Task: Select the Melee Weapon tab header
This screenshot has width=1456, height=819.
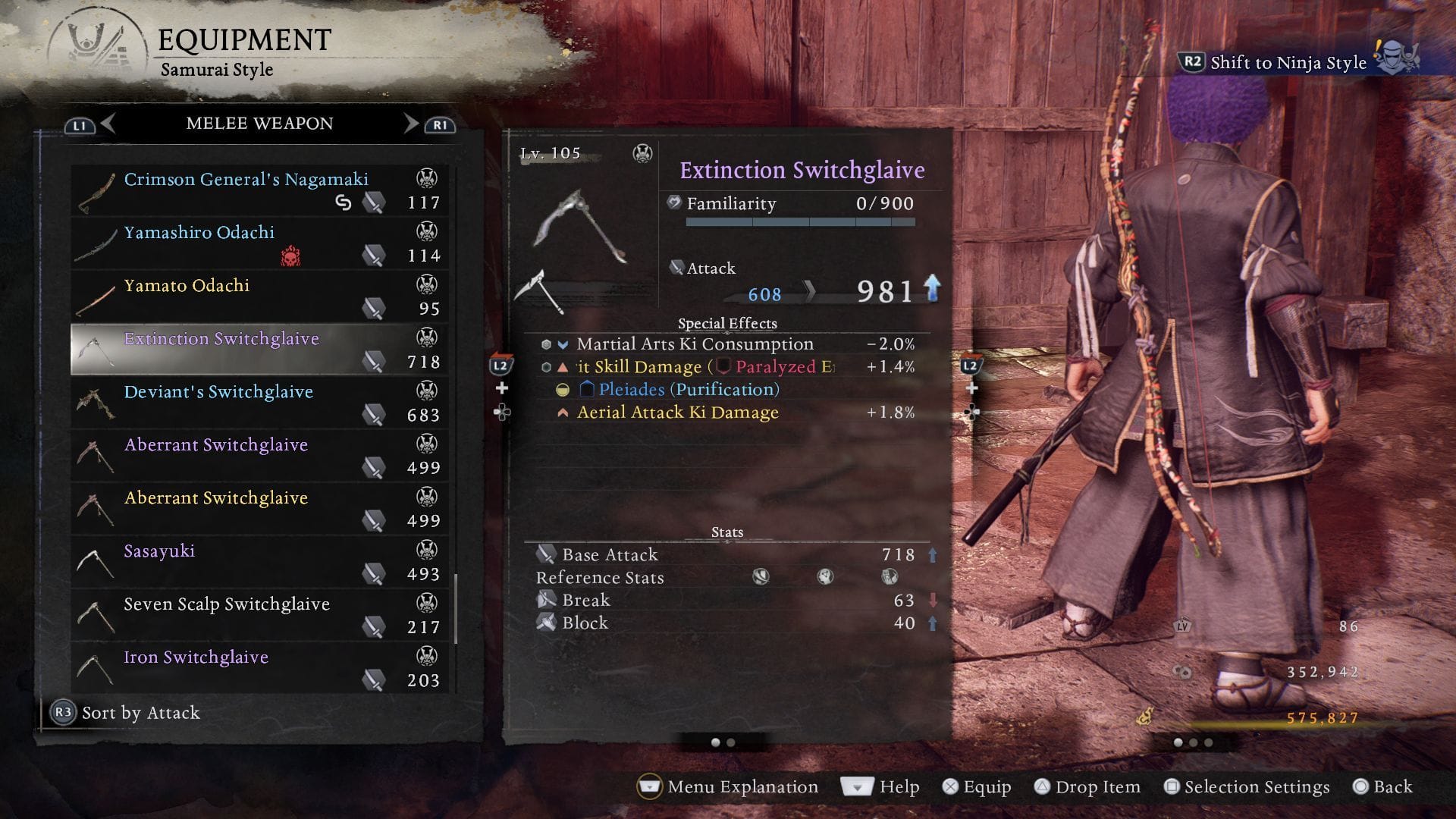Action: [x=259, y=123]
